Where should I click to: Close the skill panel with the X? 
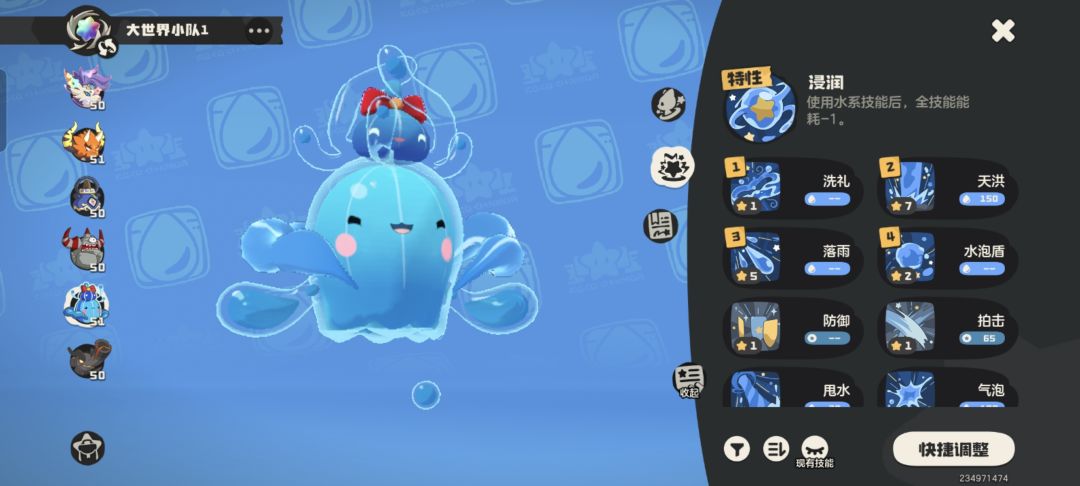(1003, 31)
